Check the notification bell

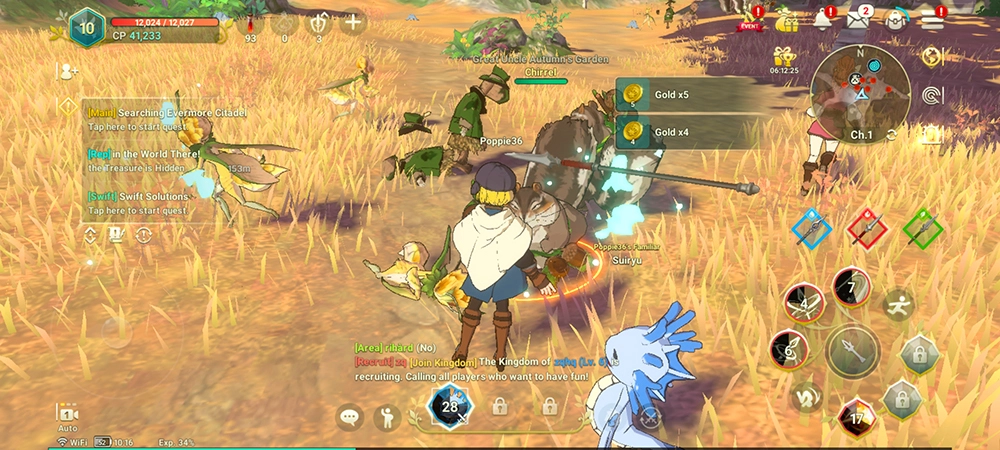[x=823, y=19]
